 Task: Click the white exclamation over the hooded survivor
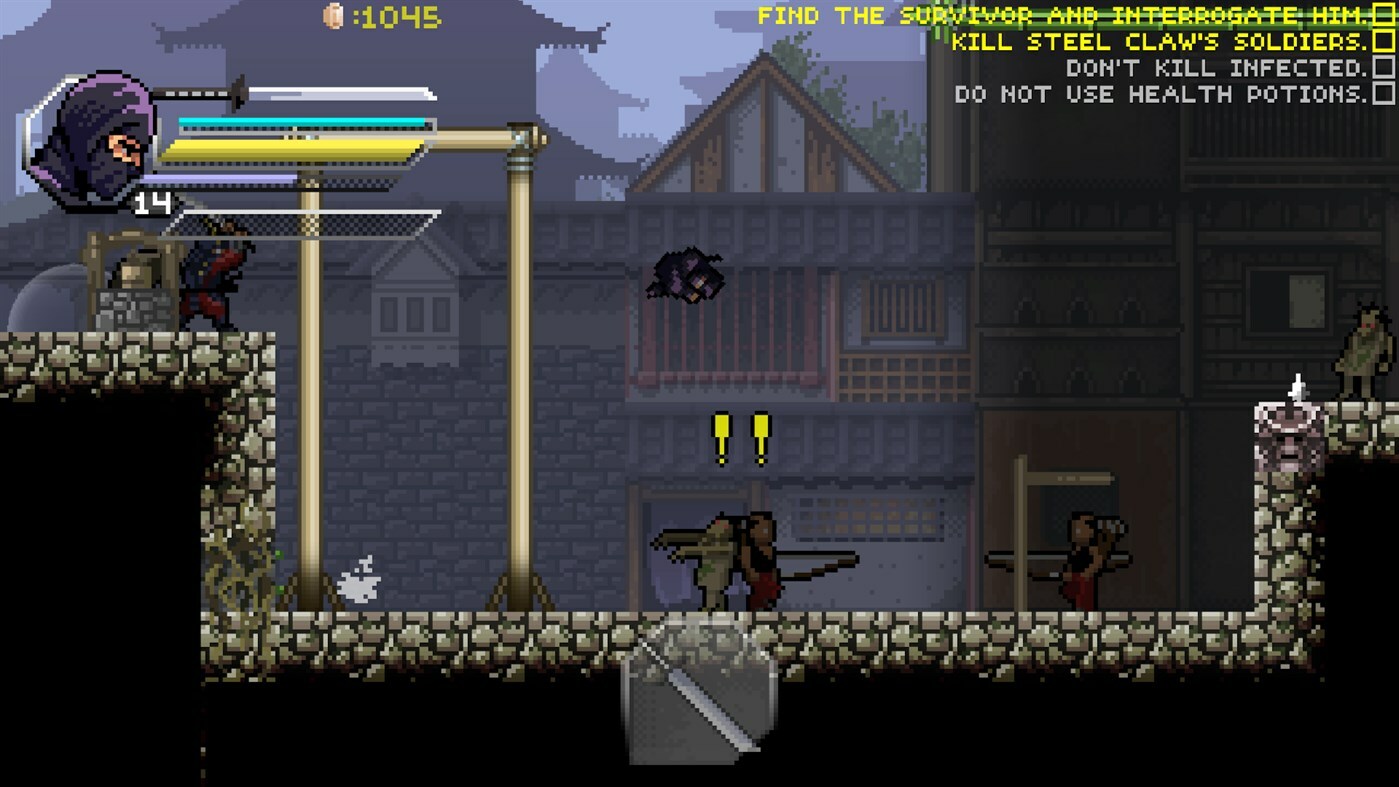(x=1295, y=385)
